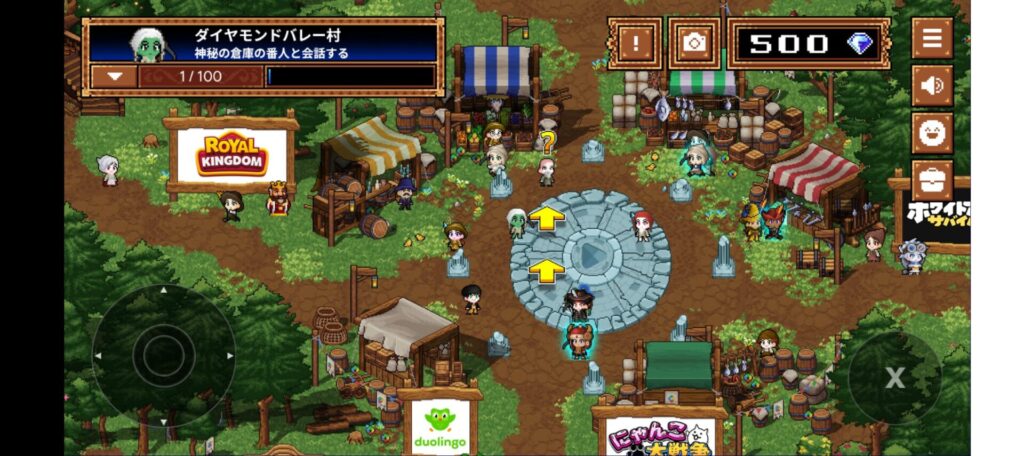Expand the quest panel dropdown arrow

coord(116,76)
